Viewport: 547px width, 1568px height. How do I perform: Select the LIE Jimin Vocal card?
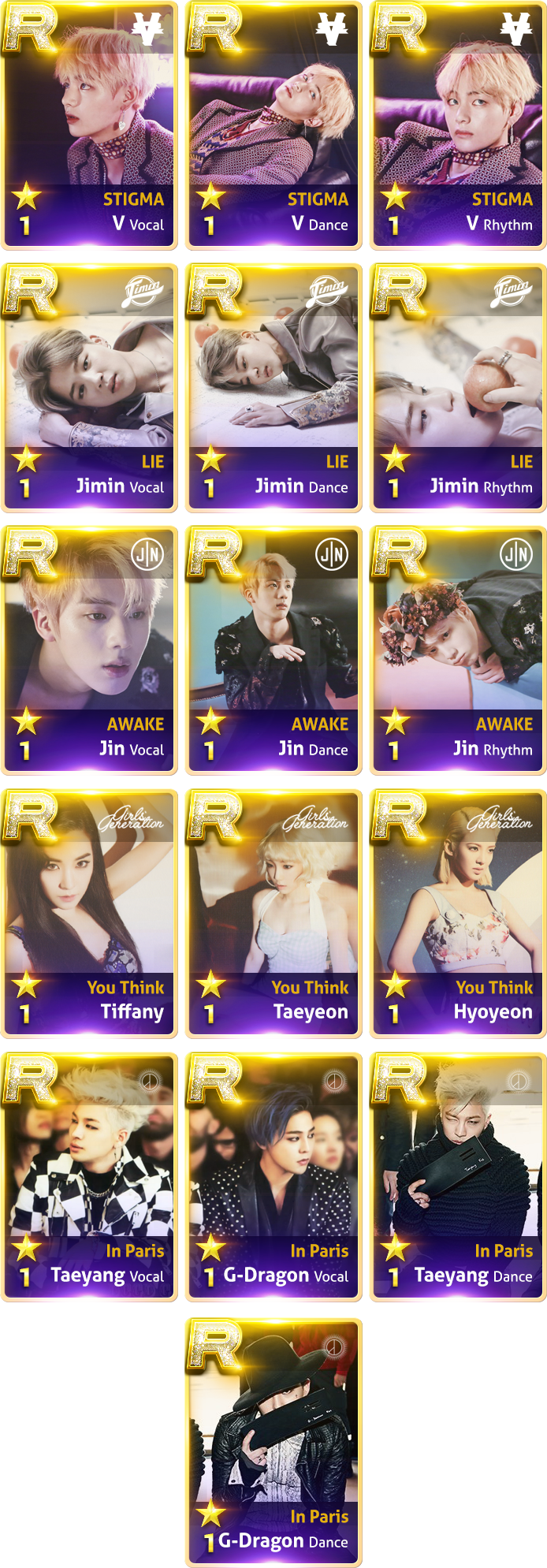pos(89,388)
